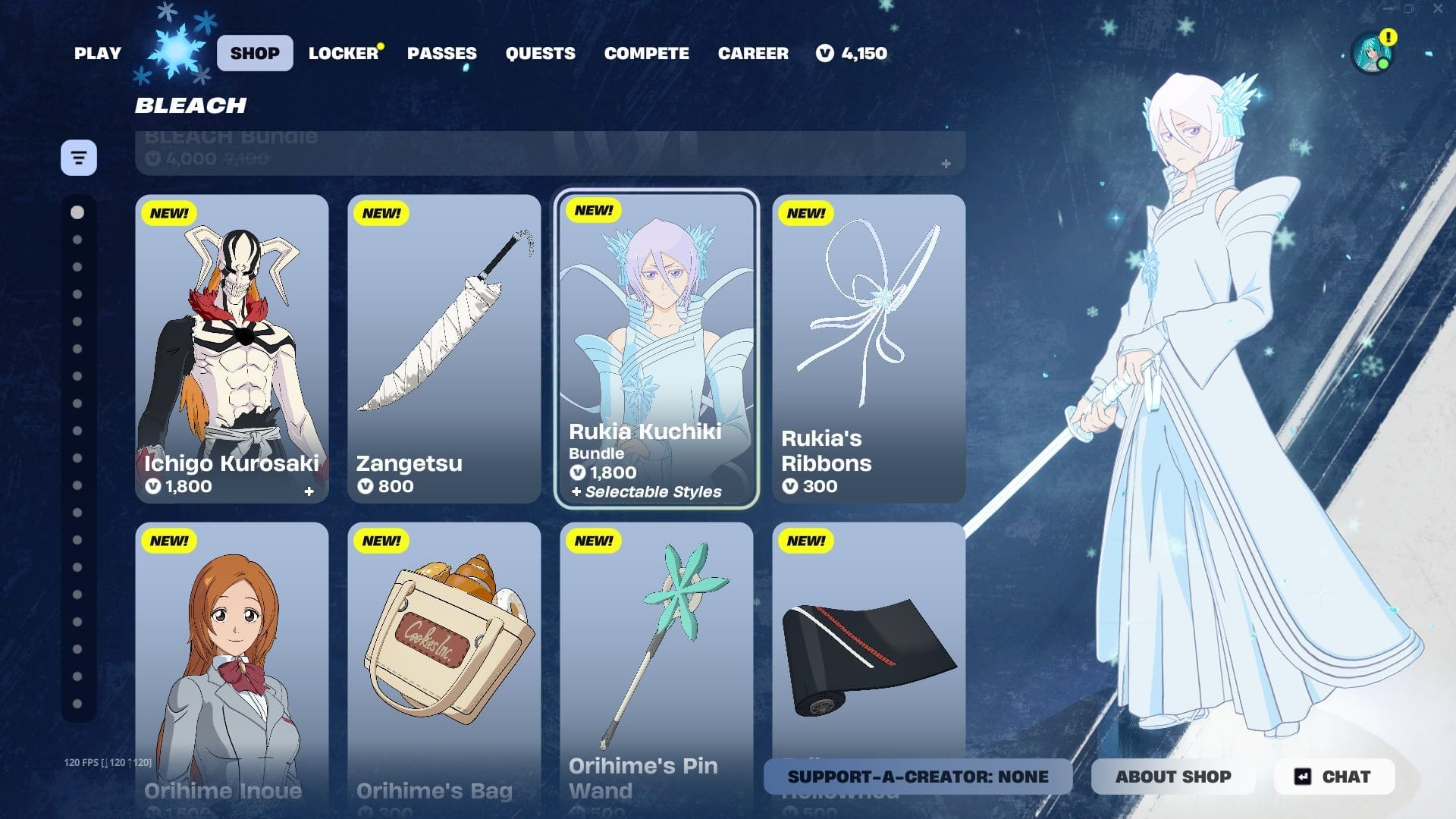Switch to the PASSES tab
The image size is (1456, 819).
(442, 53)
